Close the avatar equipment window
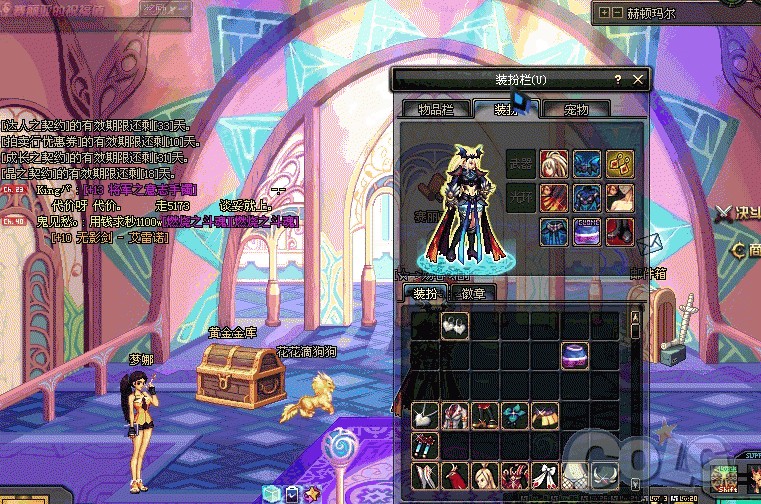 click(x=639, y=79)
